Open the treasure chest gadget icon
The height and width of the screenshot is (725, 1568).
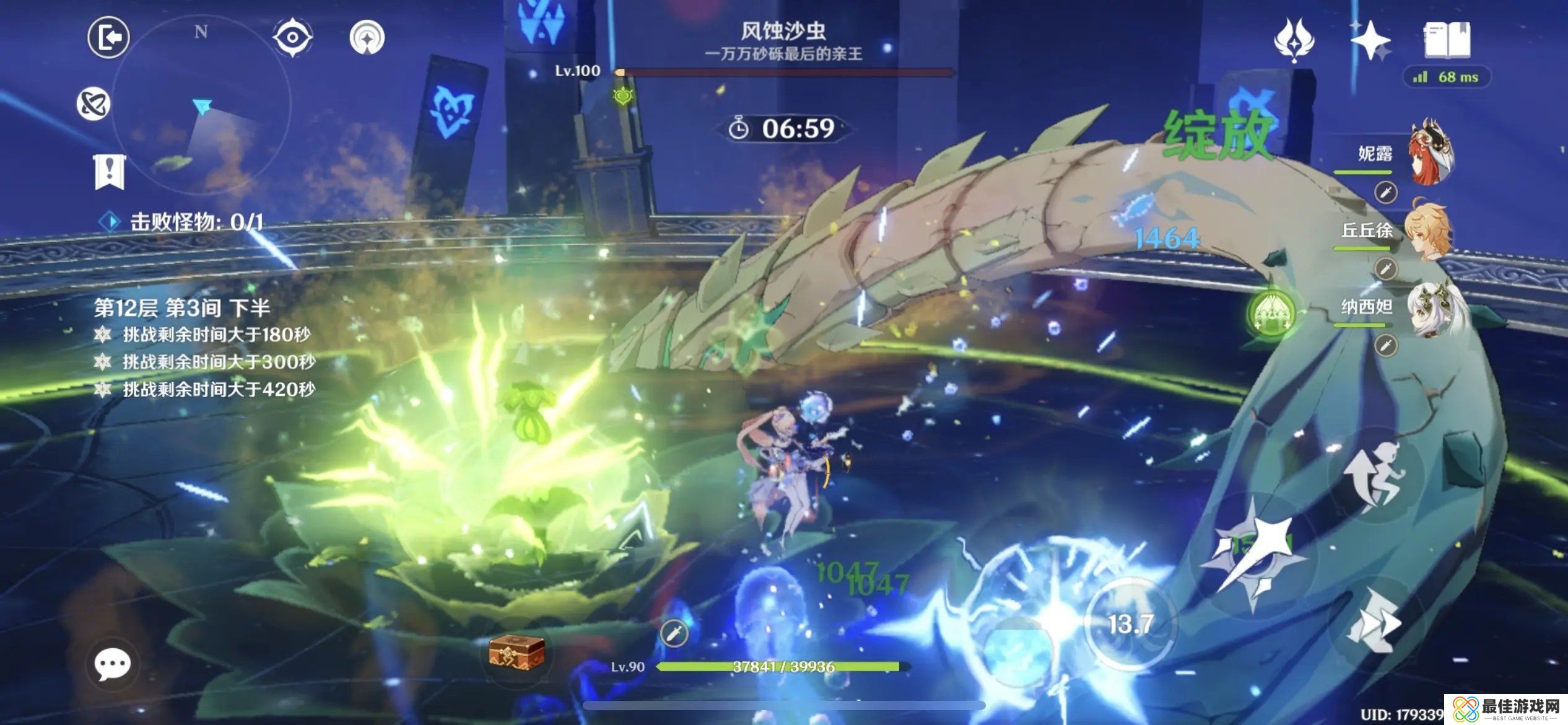[516, 652]
